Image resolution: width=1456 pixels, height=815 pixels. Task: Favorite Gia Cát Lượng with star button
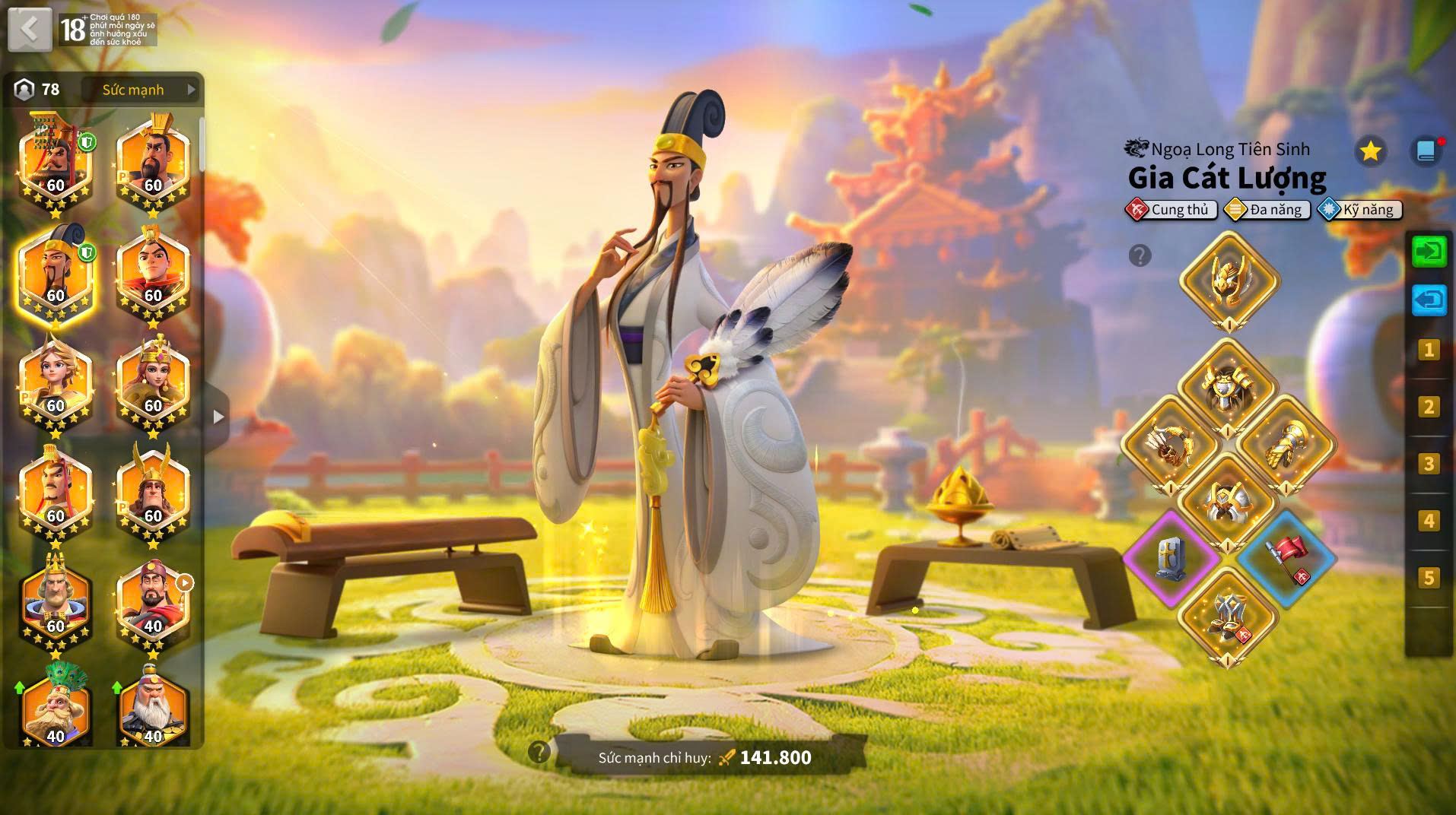1370,151
